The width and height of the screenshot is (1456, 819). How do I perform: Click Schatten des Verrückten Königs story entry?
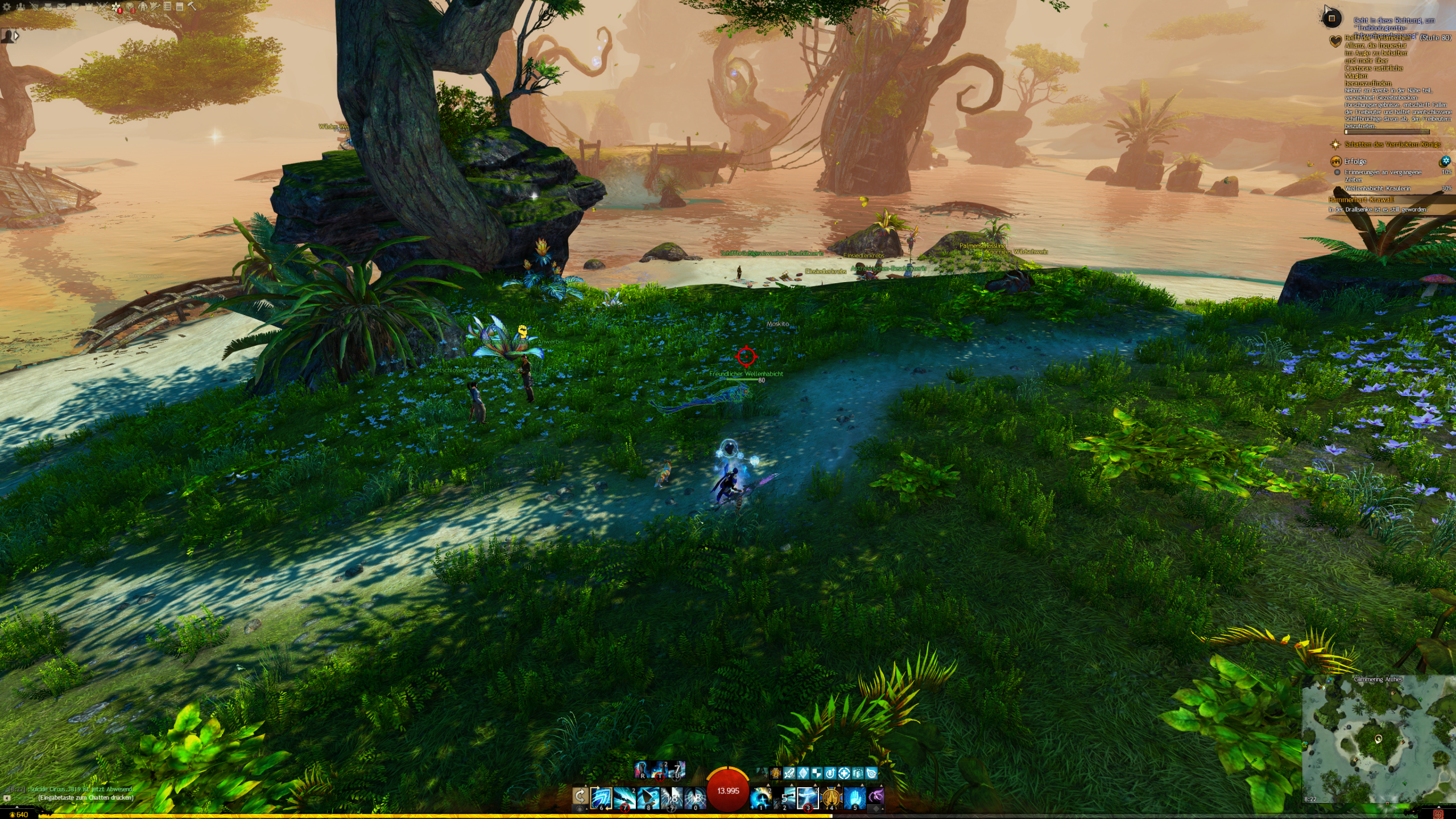coord(1392,144)
